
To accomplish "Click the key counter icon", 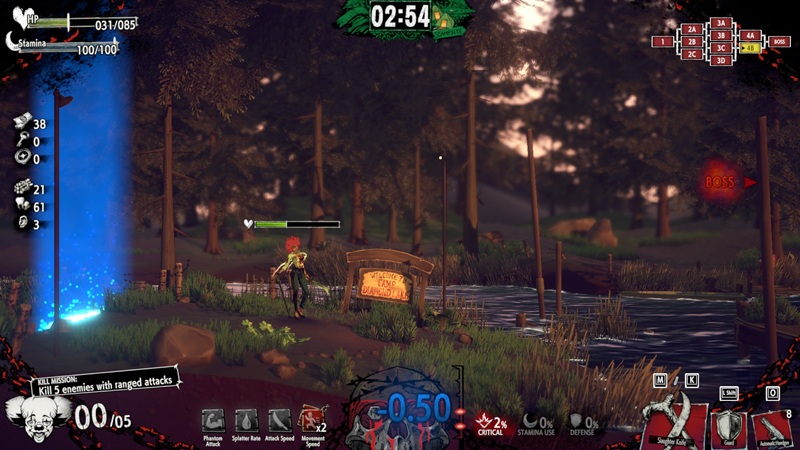I will click(21, 142).
